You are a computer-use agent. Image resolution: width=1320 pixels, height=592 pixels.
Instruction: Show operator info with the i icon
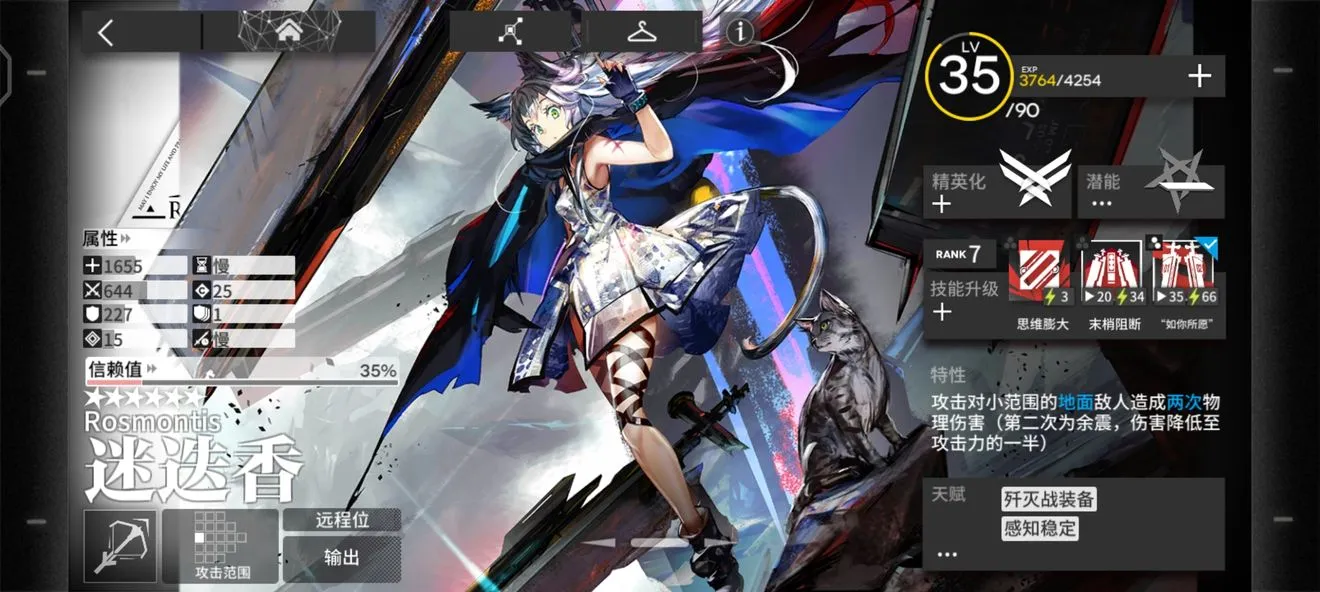(x=740, y=32)
